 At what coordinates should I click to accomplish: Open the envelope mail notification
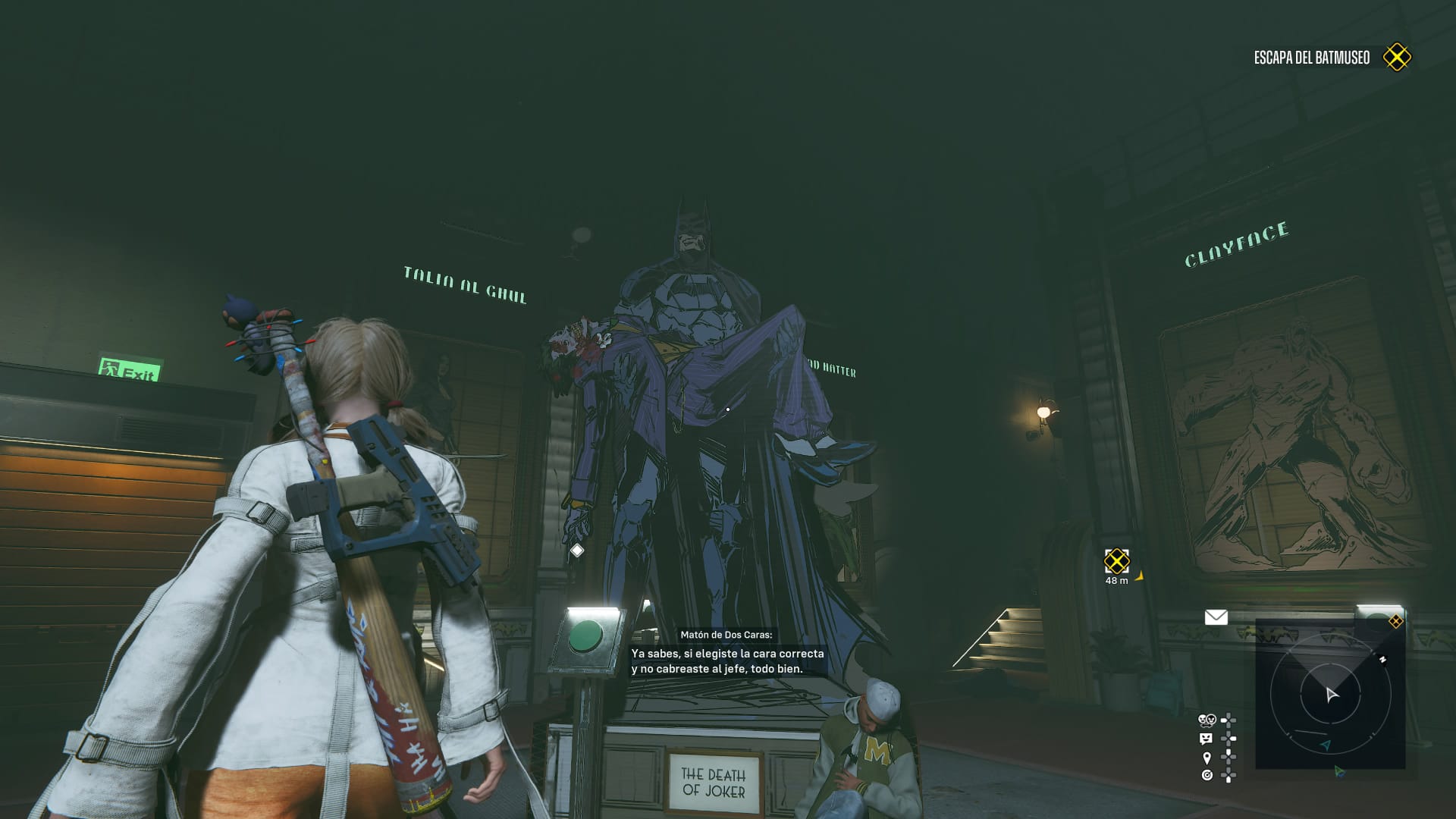1216,617
